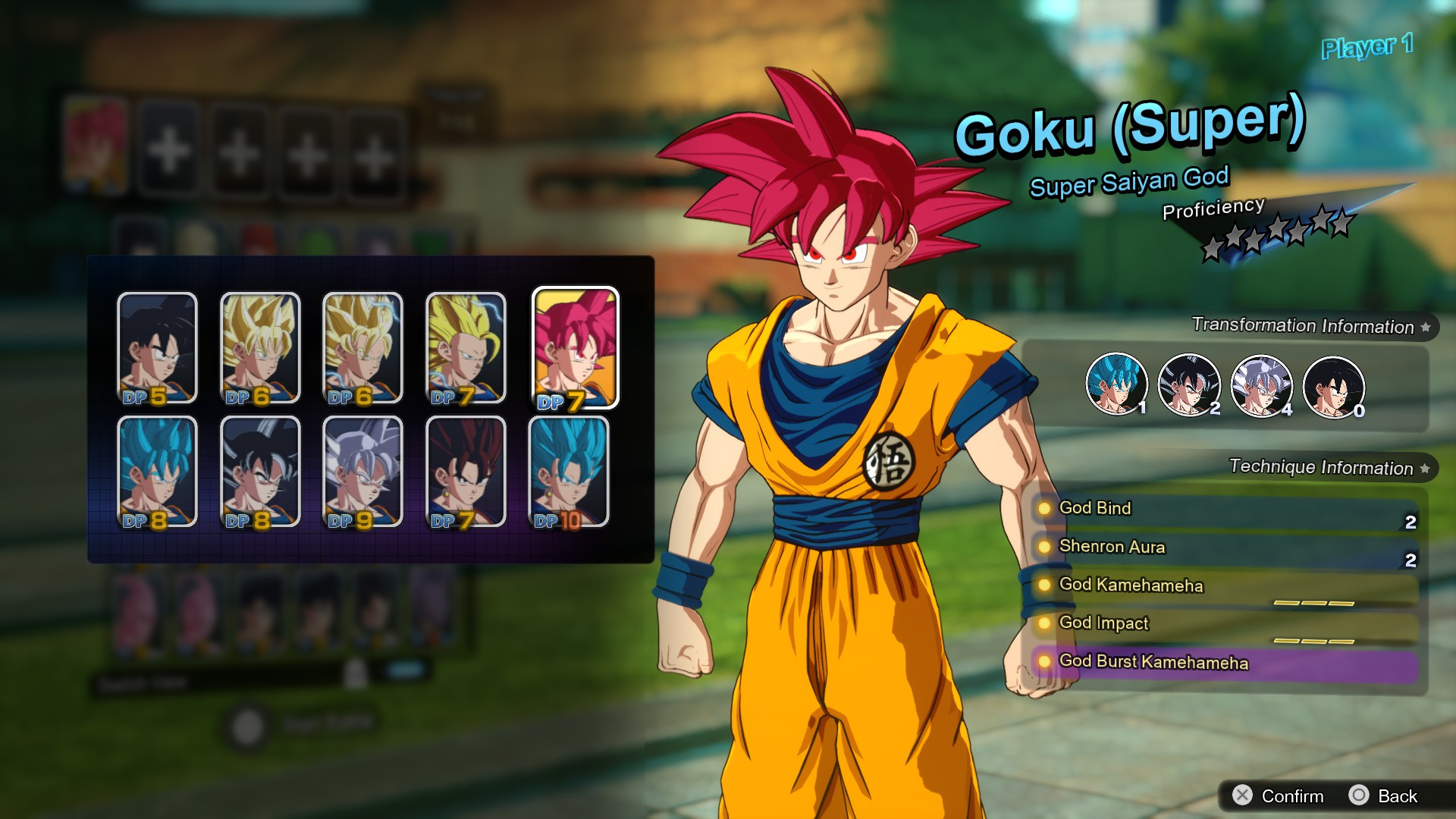Toggle the star next to Transformation Information
1456x819 pixels.
point(1425,326)
